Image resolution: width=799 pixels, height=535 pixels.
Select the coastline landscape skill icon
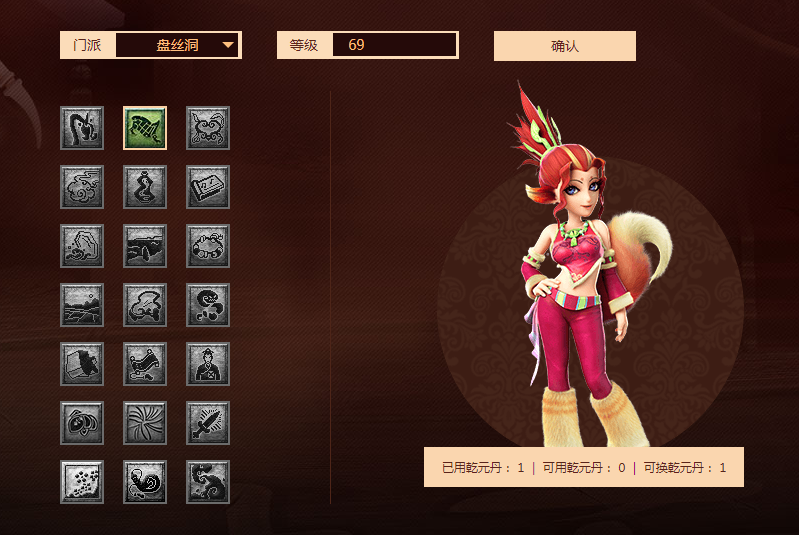pyautogui.click(x=145, y=246)
